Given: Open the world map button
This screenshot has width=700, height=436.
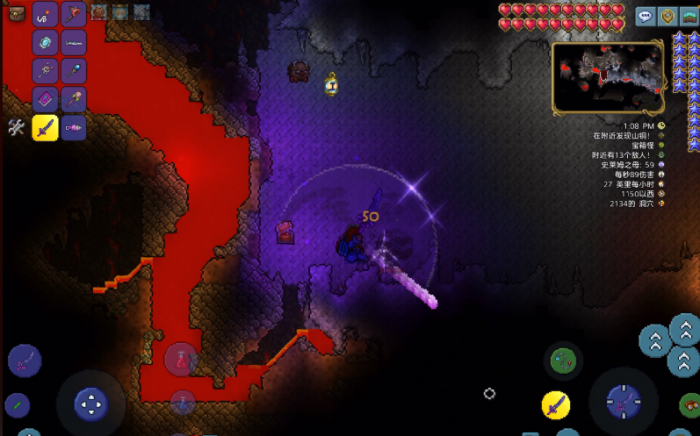Looking at the screenshot, I should (x=688, y=16).
